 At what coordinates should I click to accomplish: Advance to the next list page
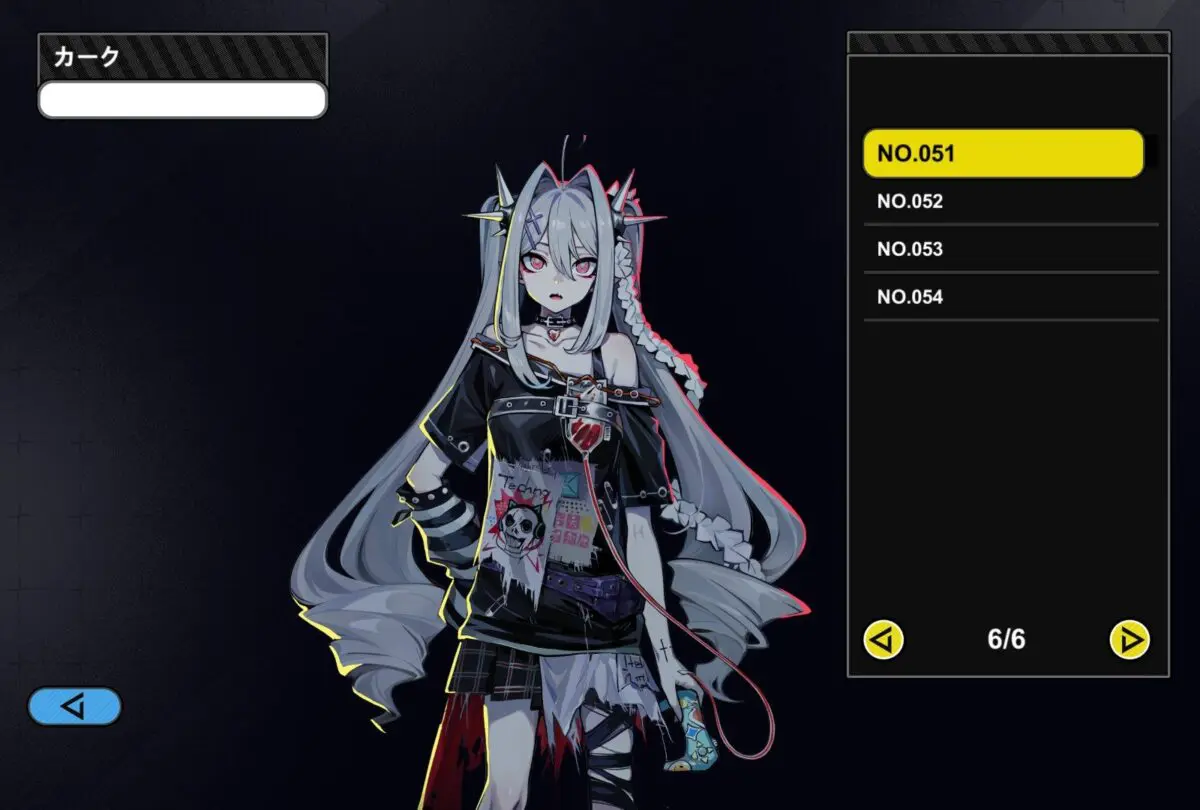[1130, 639]
